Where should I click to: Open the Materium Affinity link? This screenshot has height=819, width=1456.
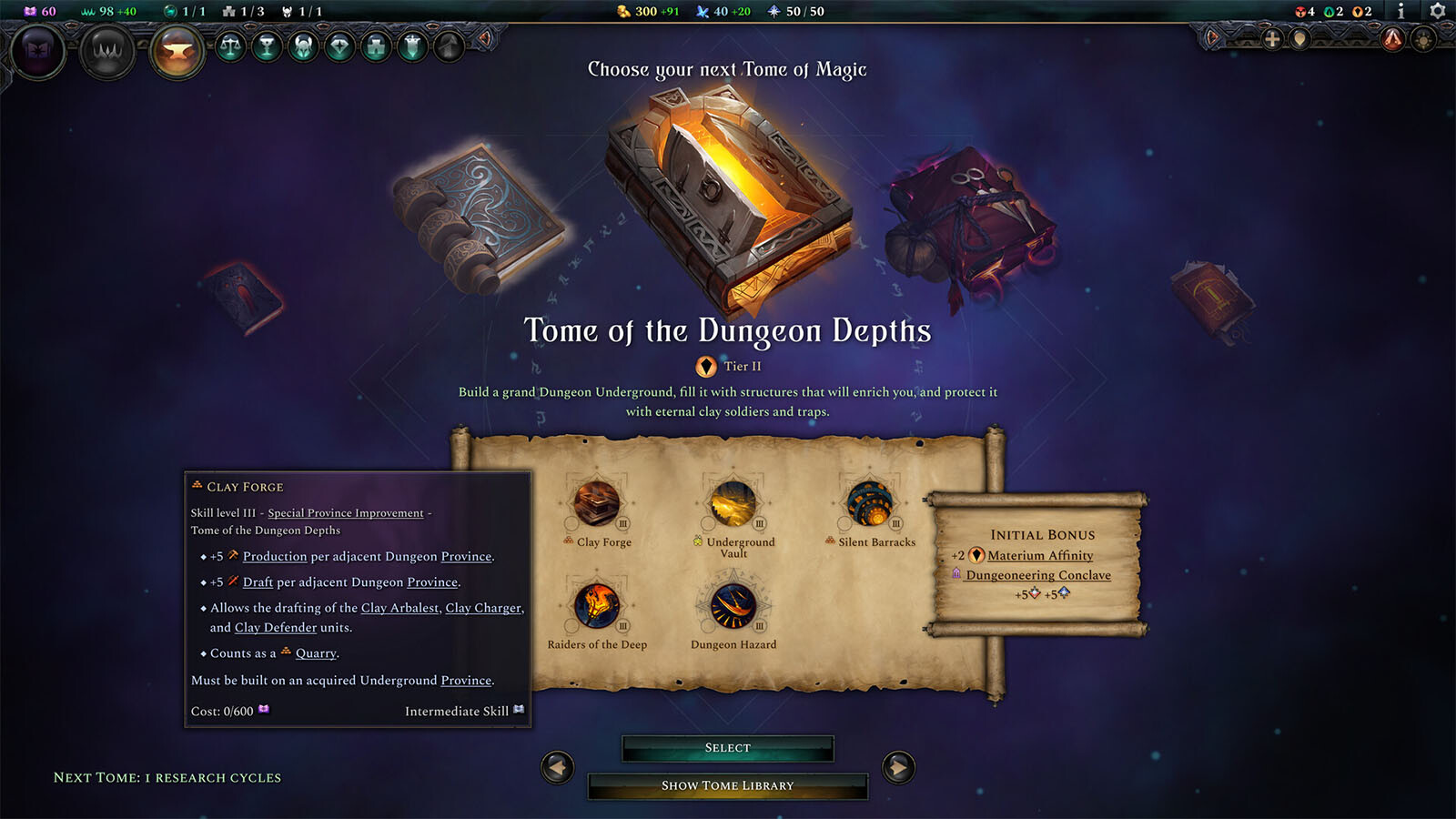[x=1043, y=555]
